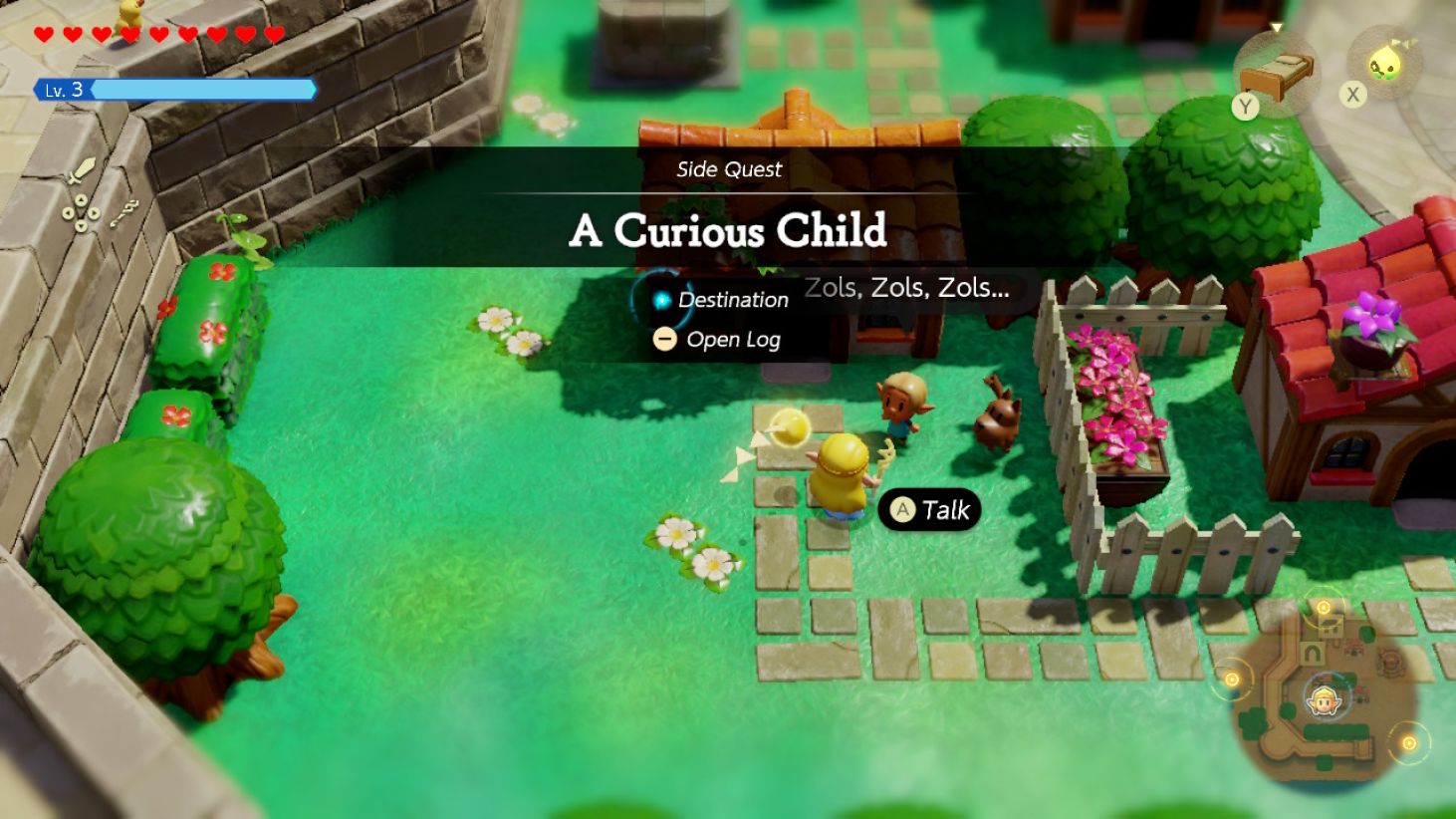
Task: Click the key item icon below the sword
Action: pyautogui.click(x=124, y=211)
